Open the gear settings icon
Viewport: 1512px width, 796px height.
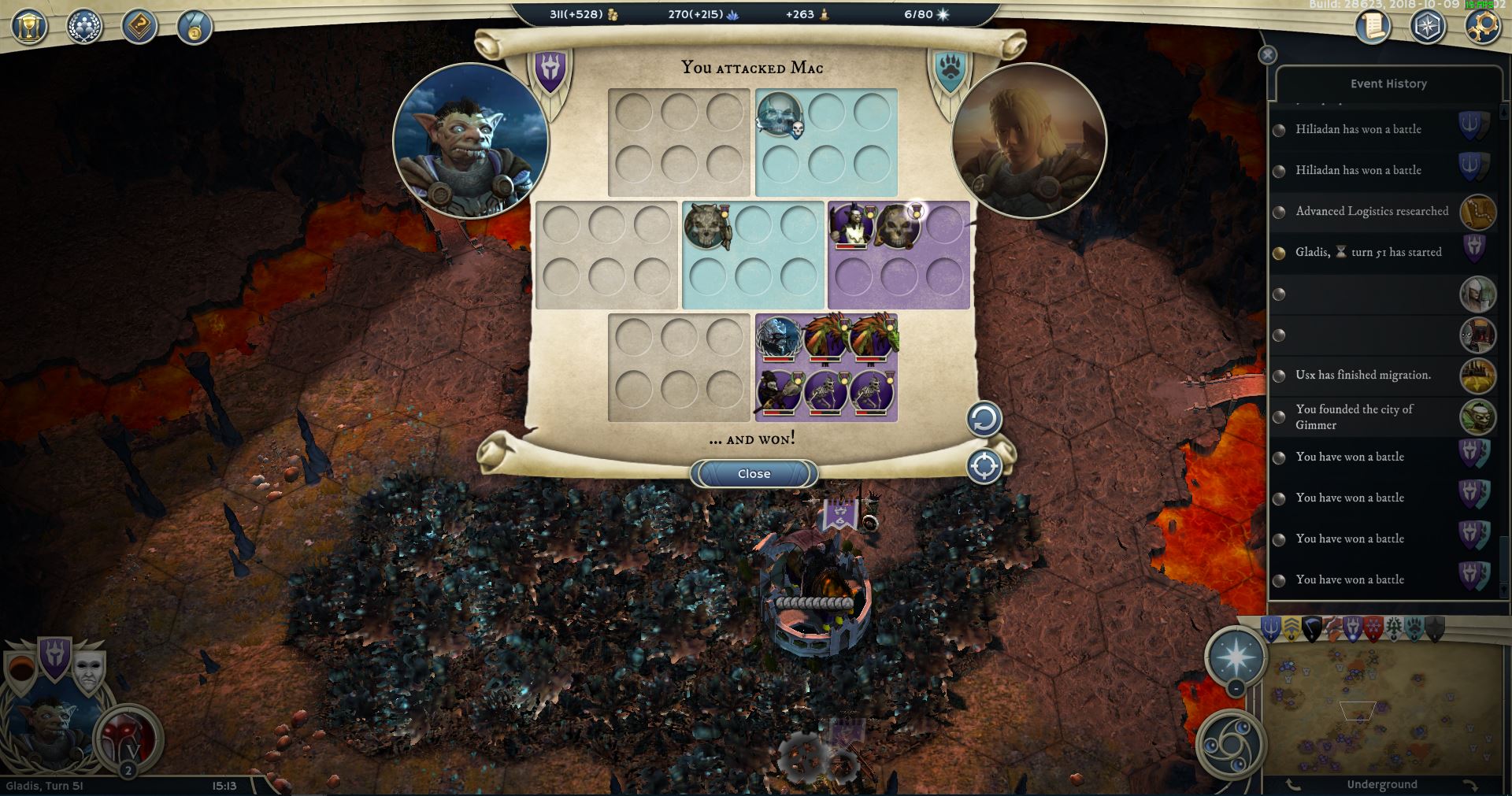[1481, 27]
